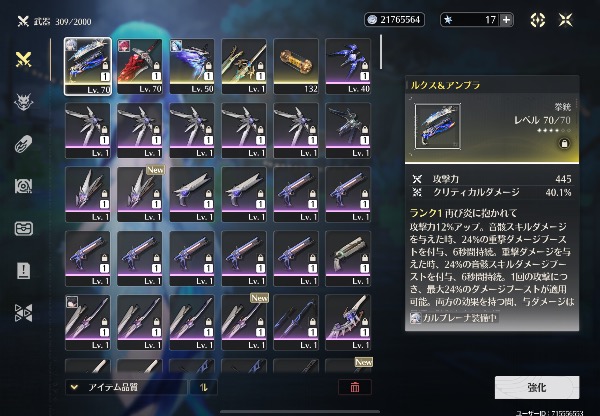600x416 pixels.
Task: Choose the Lv. 50 blue weapon slot
Action: tap(194, 64)
